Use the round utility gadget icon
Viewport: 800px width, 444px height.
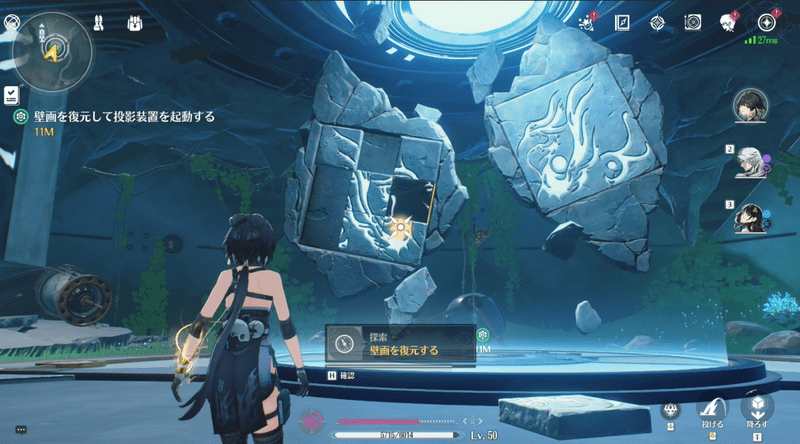point(670,411)
